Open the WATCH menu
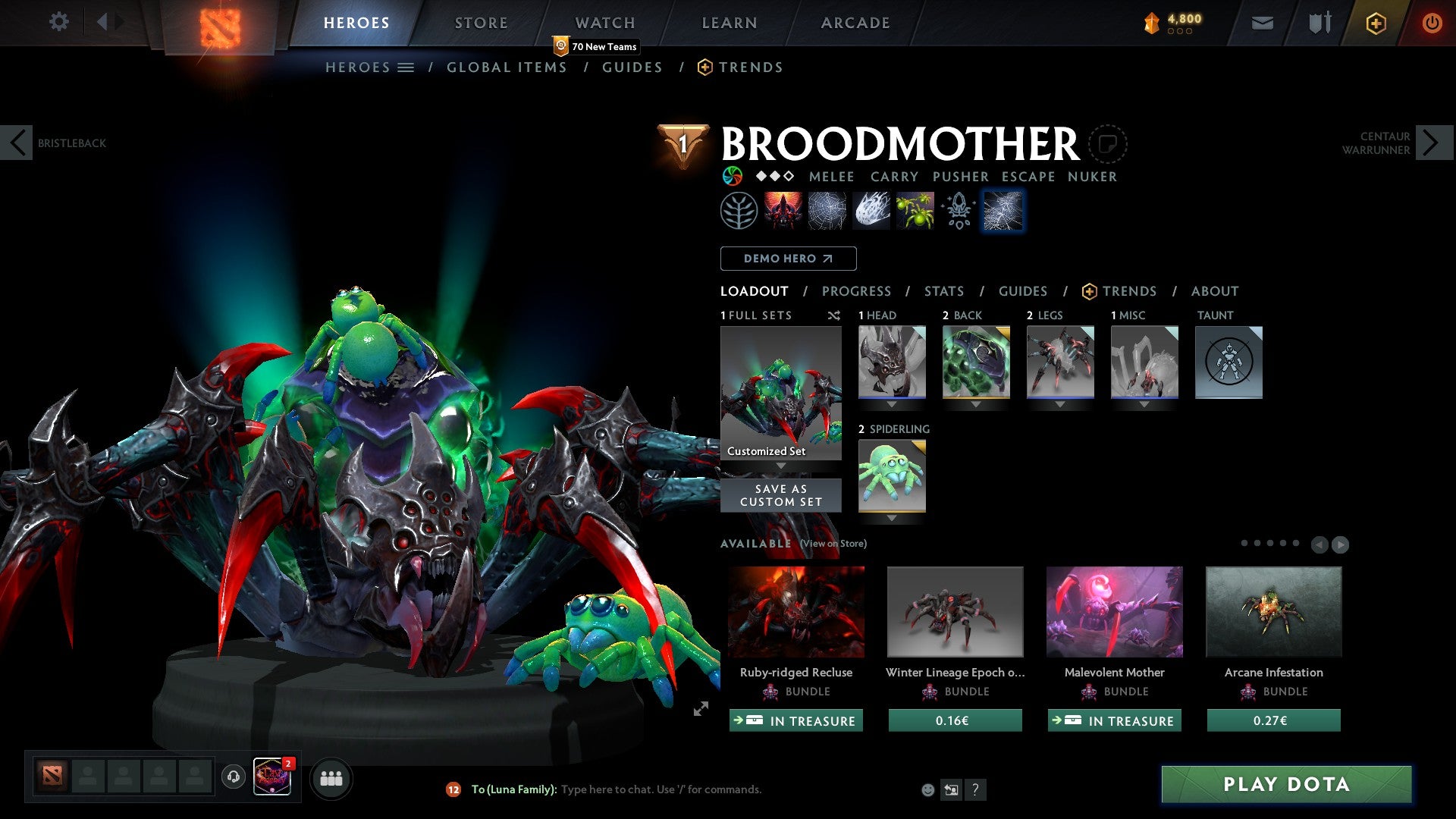Image resolution: width=1456 pixels, height=819 pixels. 605,22
